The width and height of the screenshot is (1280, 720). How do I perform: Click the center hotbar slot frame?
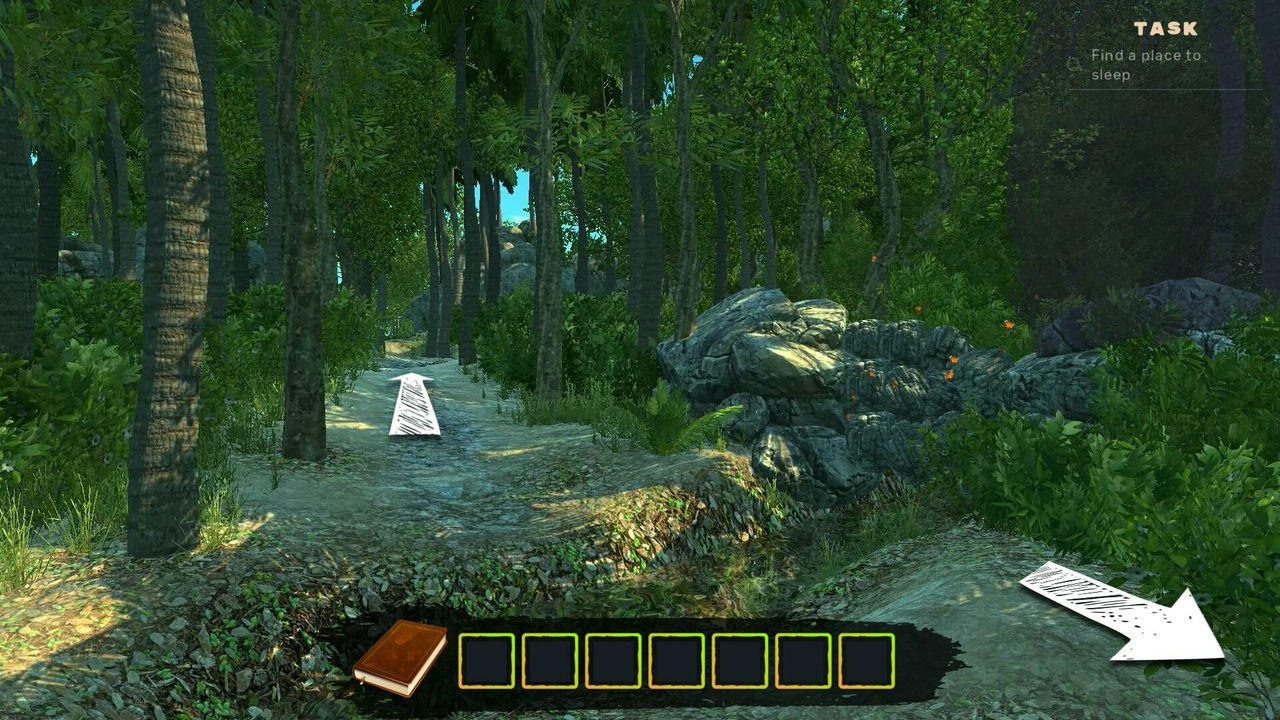click(x=677, y=662)
